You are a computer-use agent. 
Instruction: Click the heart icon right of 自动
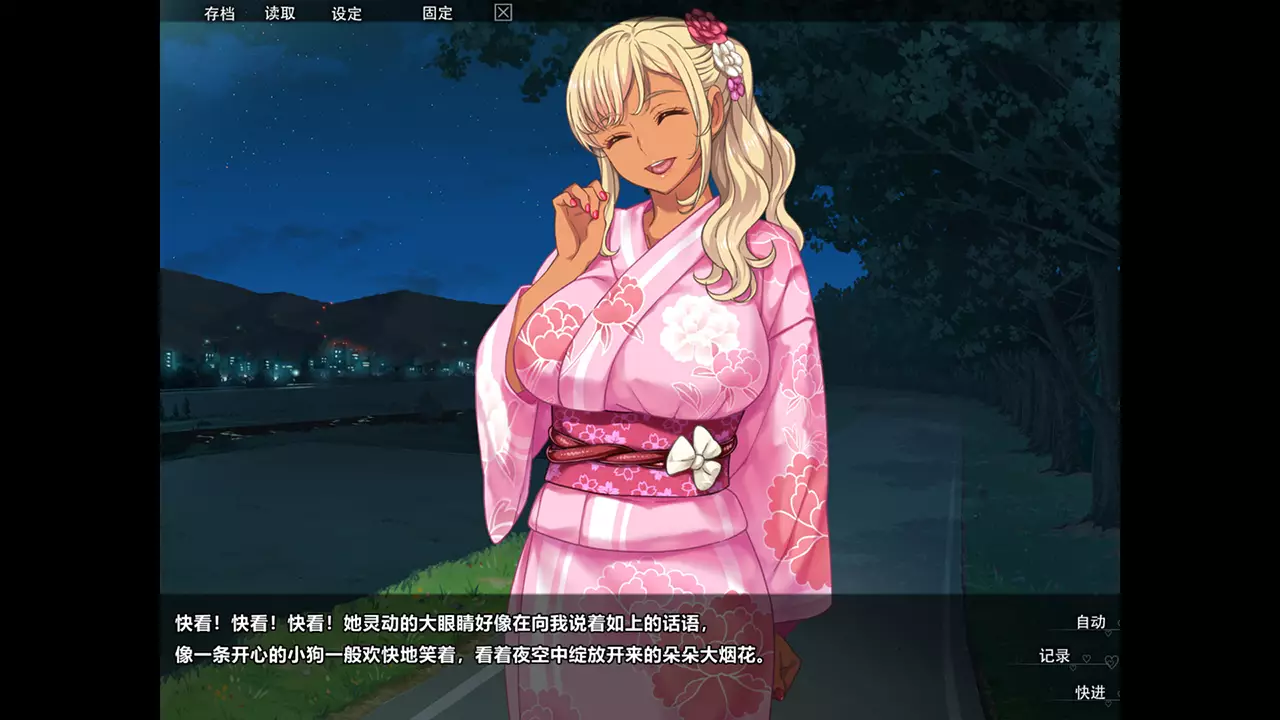pos(1119,623)
